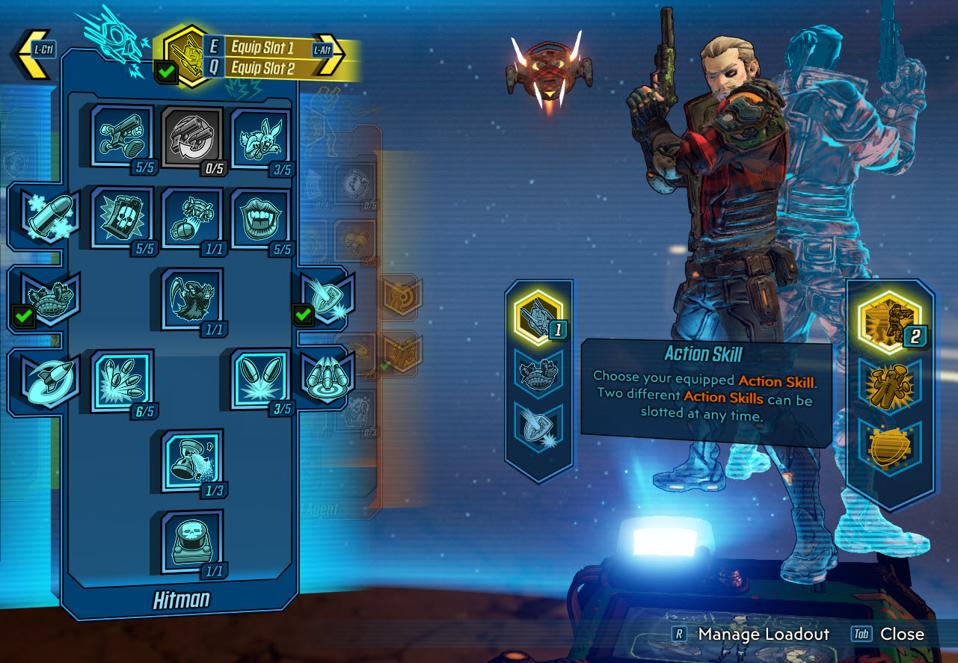Image resolution: width=958 pixels, height=663 pixels.
Task: Add a point to the hourglass 1/3 skill
Action: 193,460
